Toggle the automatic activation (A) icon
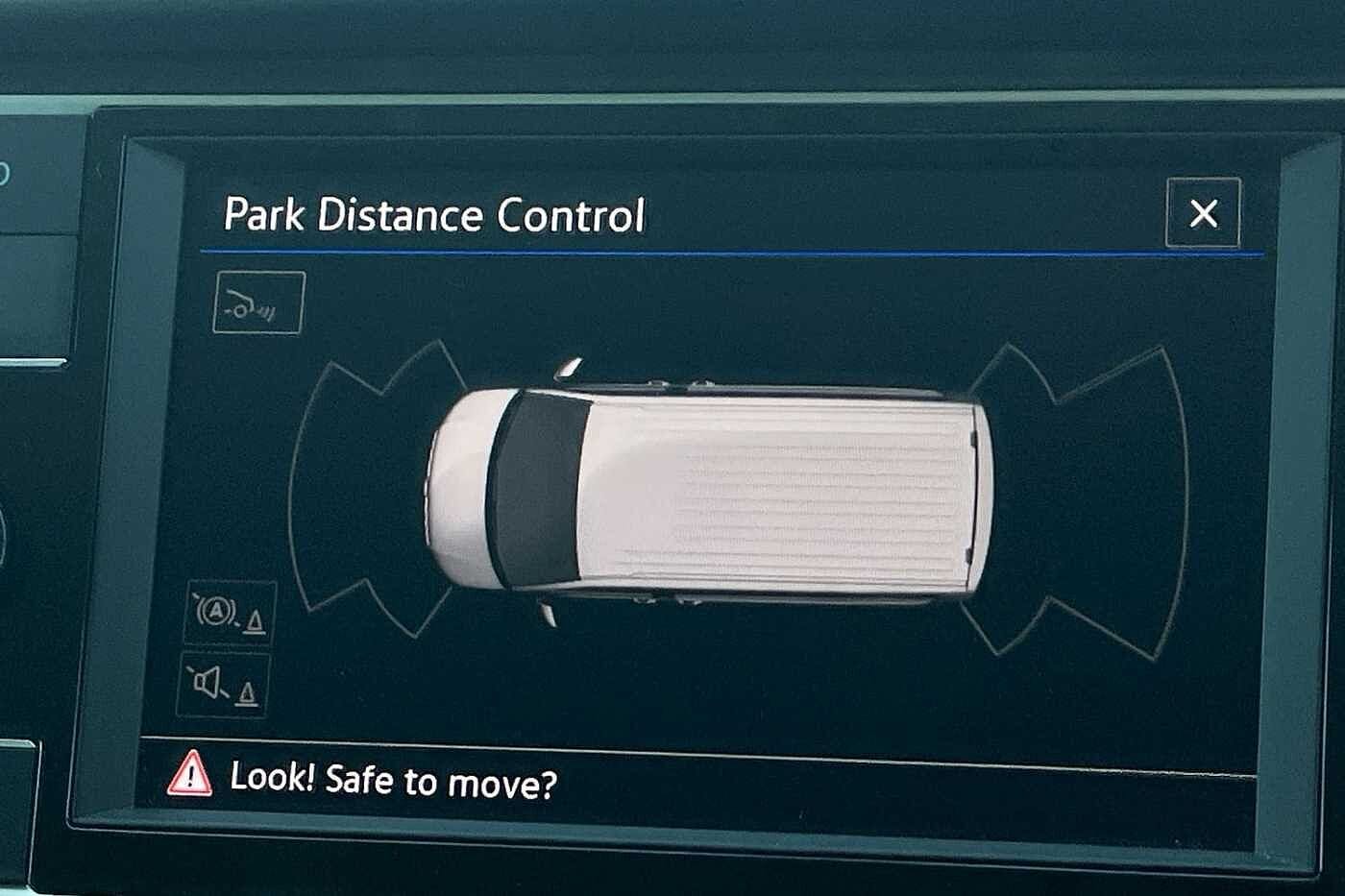The height and width of the screenshot is (896, 1345). click(x=231, y=613)
